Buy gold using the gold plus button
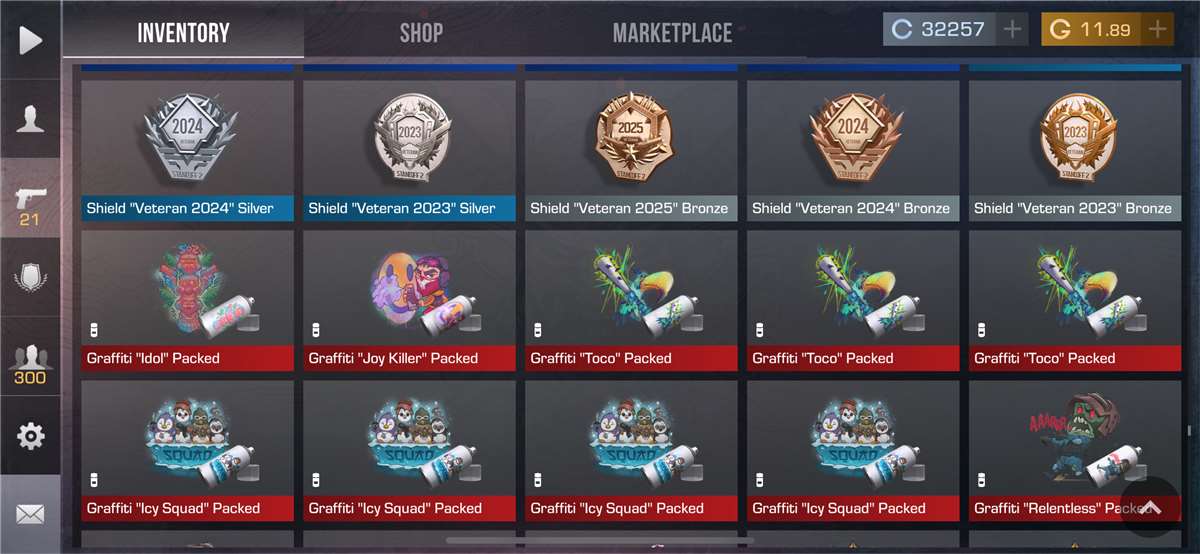1200x554 pixels. pos(1158,30)
